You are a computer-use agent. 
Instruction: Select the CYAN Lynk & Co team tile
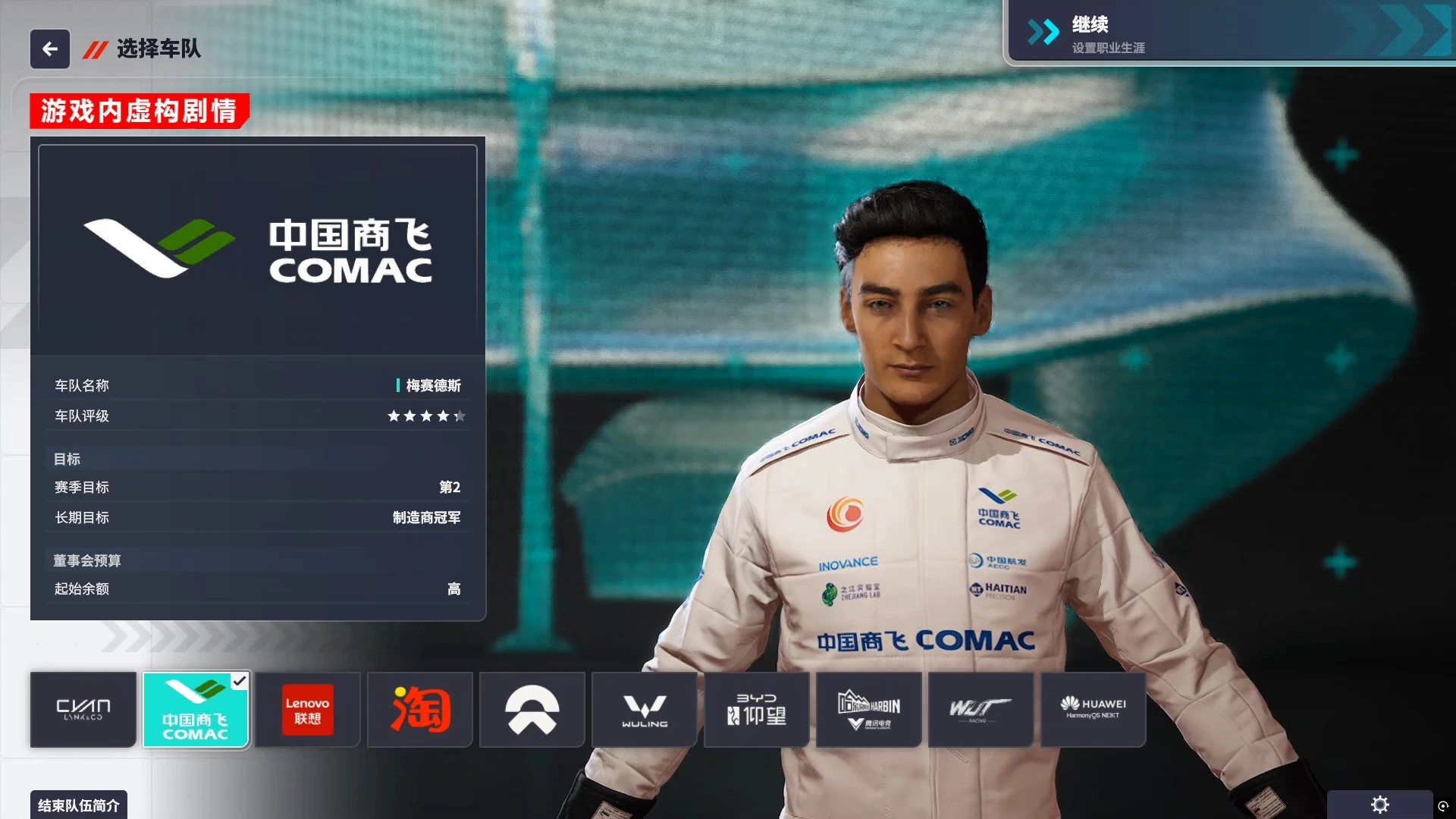[x=83, y=710]
